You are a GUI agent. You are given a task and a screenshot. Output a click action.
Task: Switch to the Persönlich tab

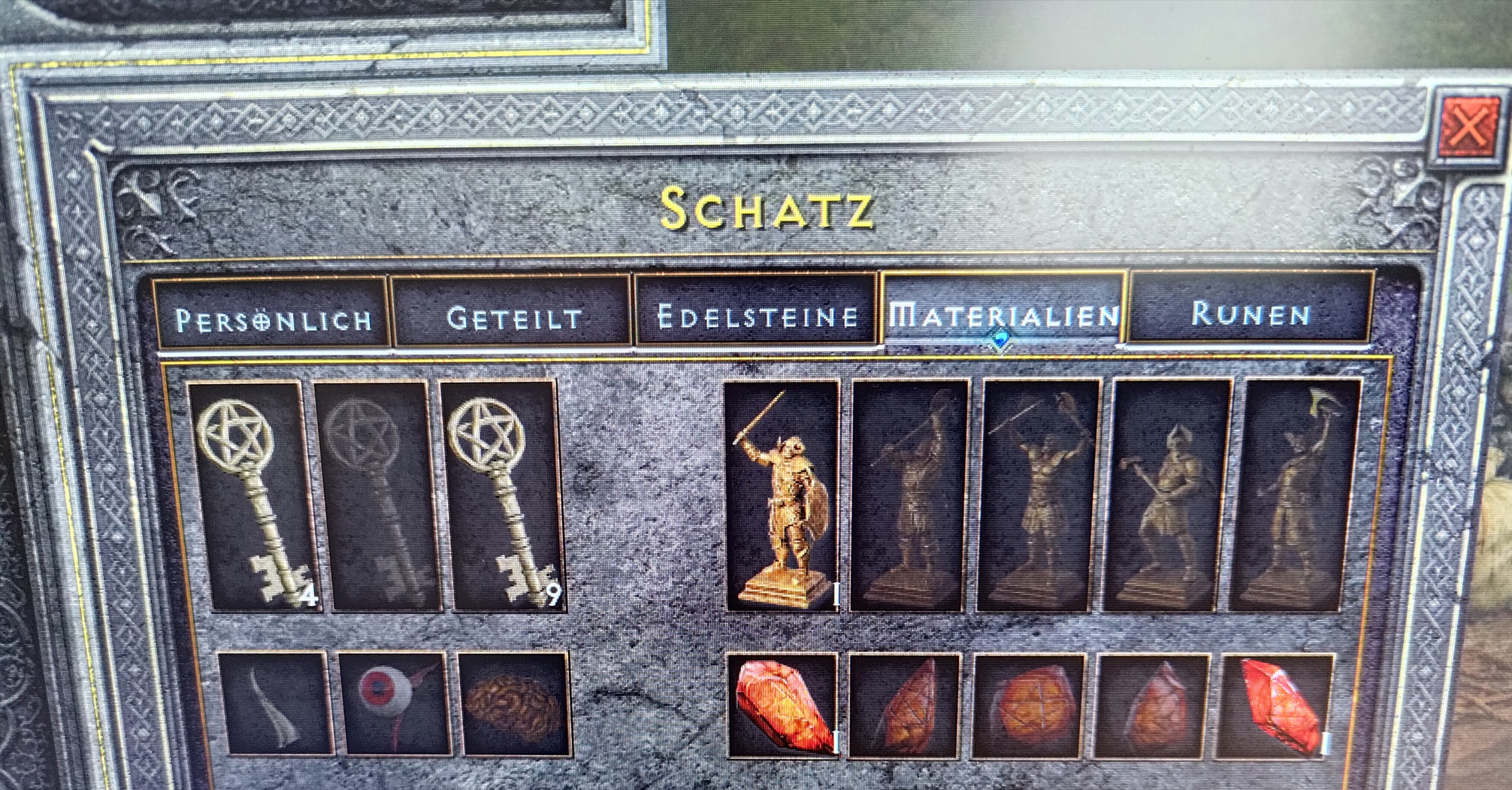[272, 319]
